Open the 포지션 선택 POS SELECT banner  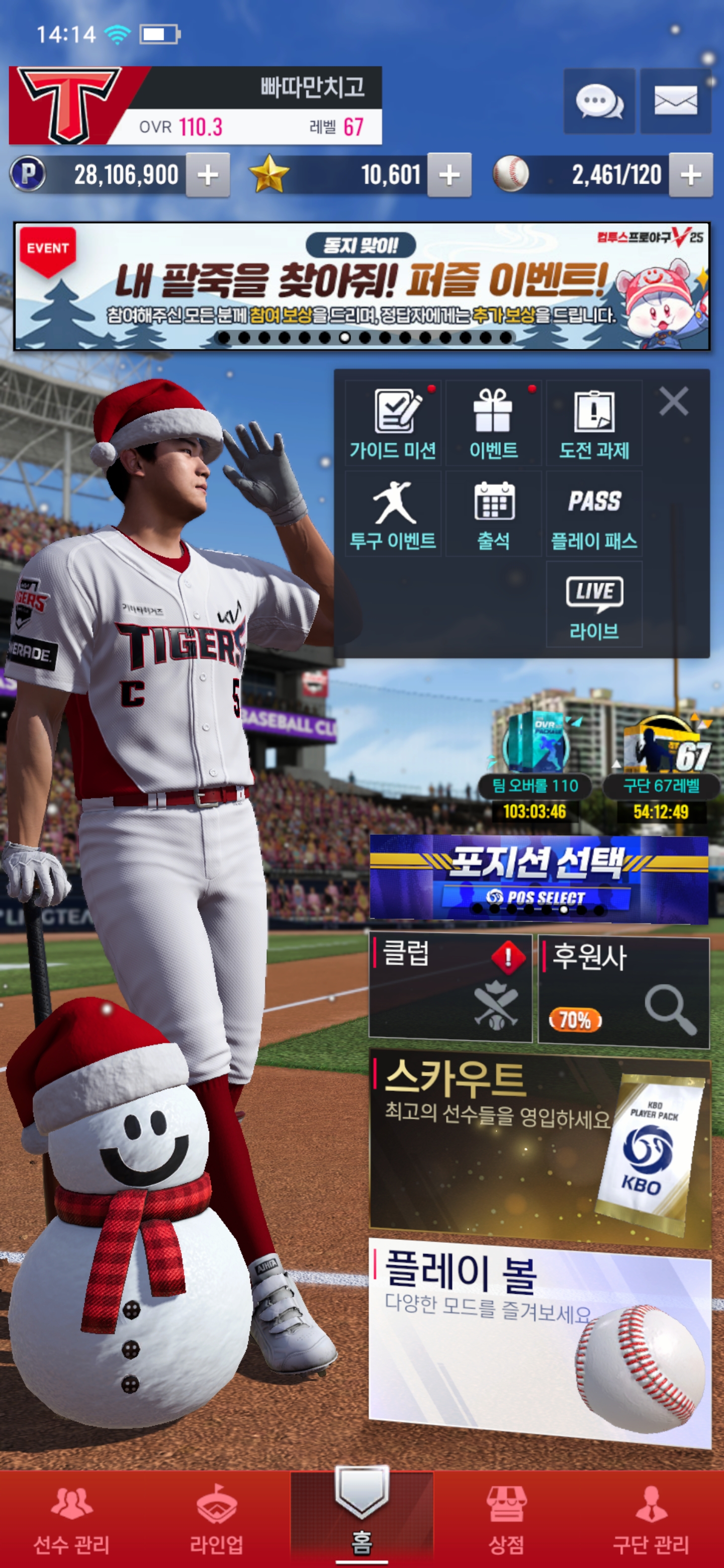tap(538, 876)
